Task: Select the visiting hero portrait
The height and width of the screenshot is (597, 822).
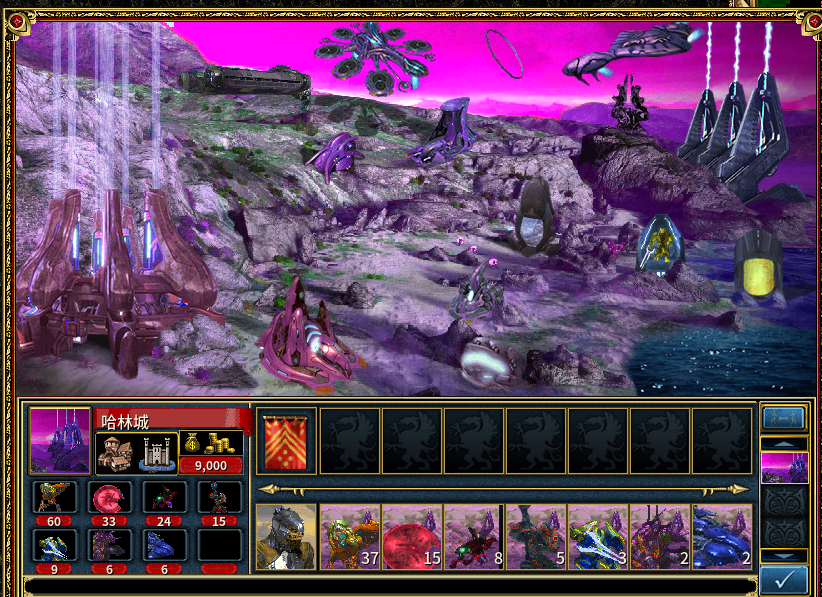Action: click(x=287, y=536)
